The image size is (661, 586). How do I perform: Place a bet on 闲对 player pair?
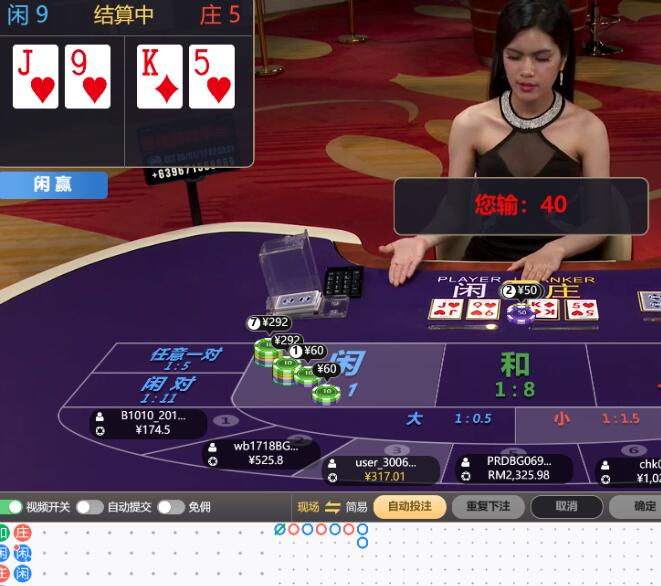point(167,389)
